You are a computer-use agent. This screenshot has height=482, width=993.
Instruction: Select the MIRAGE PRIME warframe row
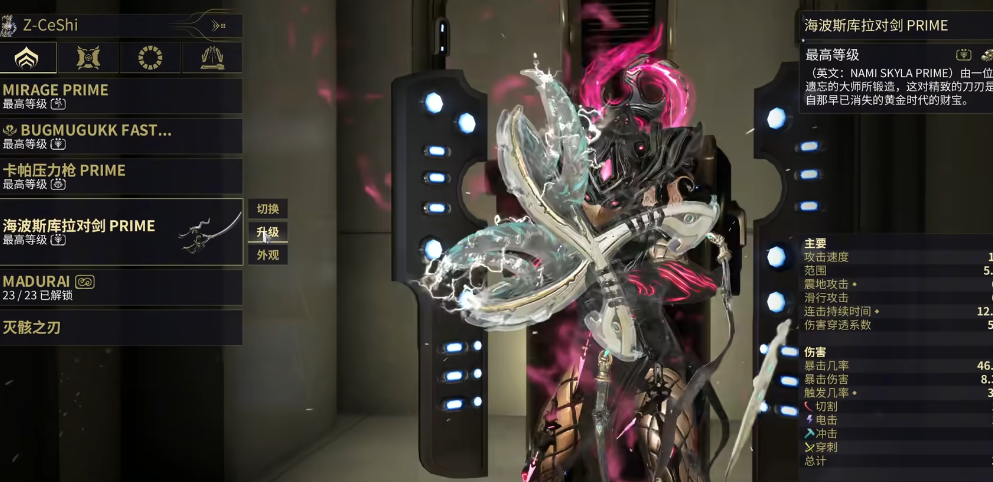[121, 96]
